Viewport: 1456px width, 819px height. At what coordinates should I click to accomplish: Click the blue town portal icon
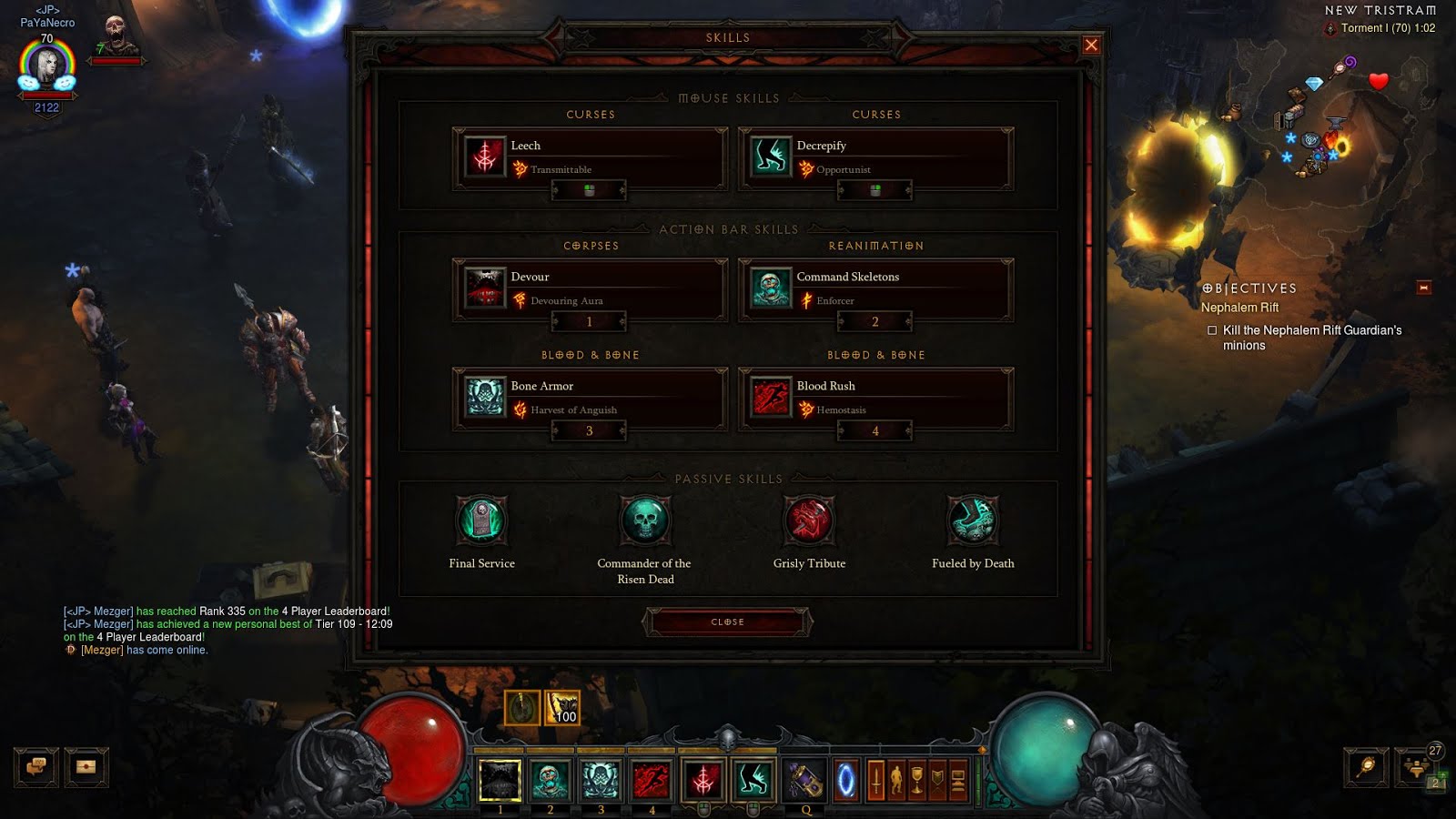click(x=846, y=781)
